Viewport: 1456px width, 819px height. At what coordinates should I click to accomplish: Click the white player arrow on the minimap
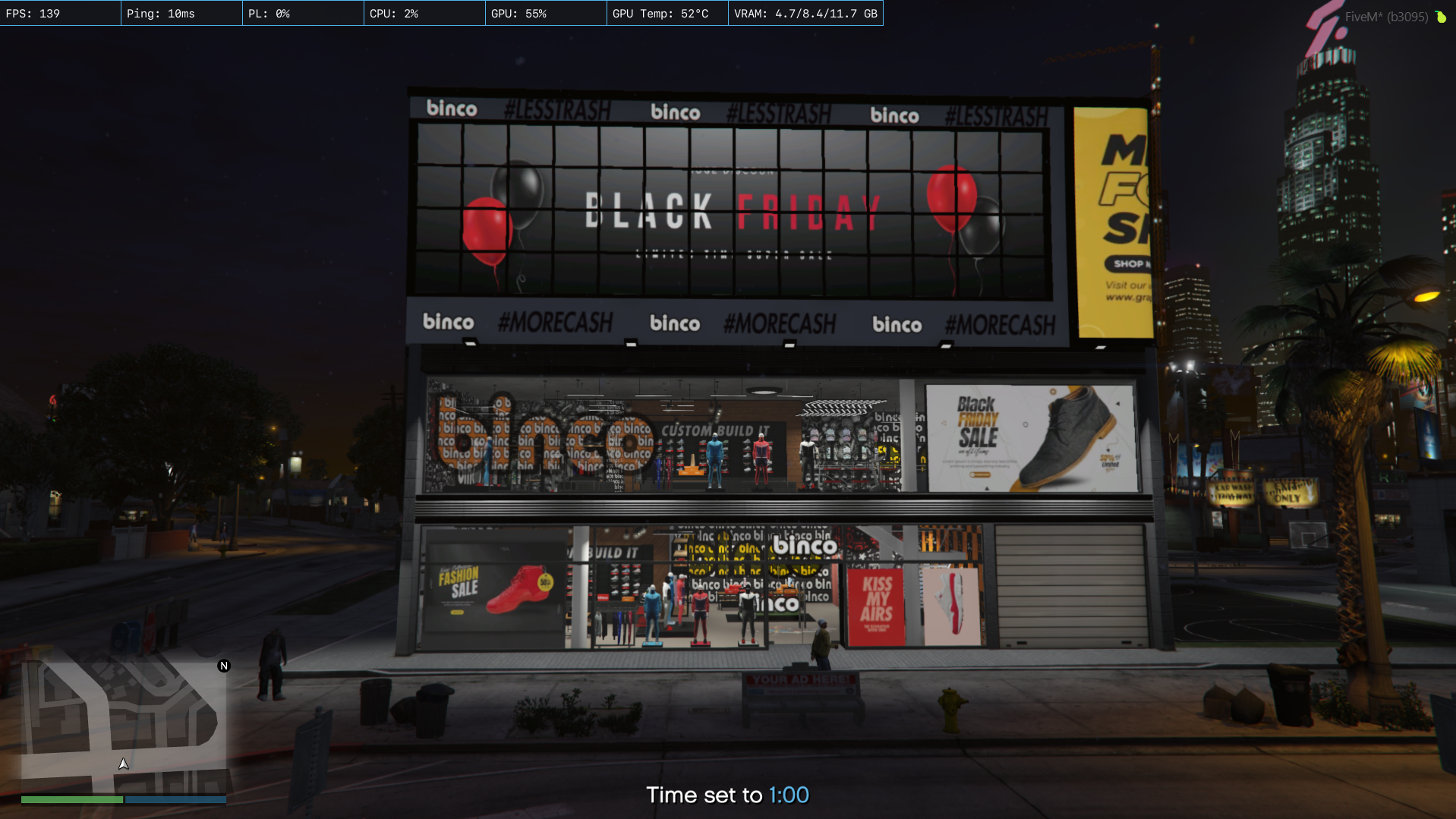pyautogui.click(x=123, y=764)
